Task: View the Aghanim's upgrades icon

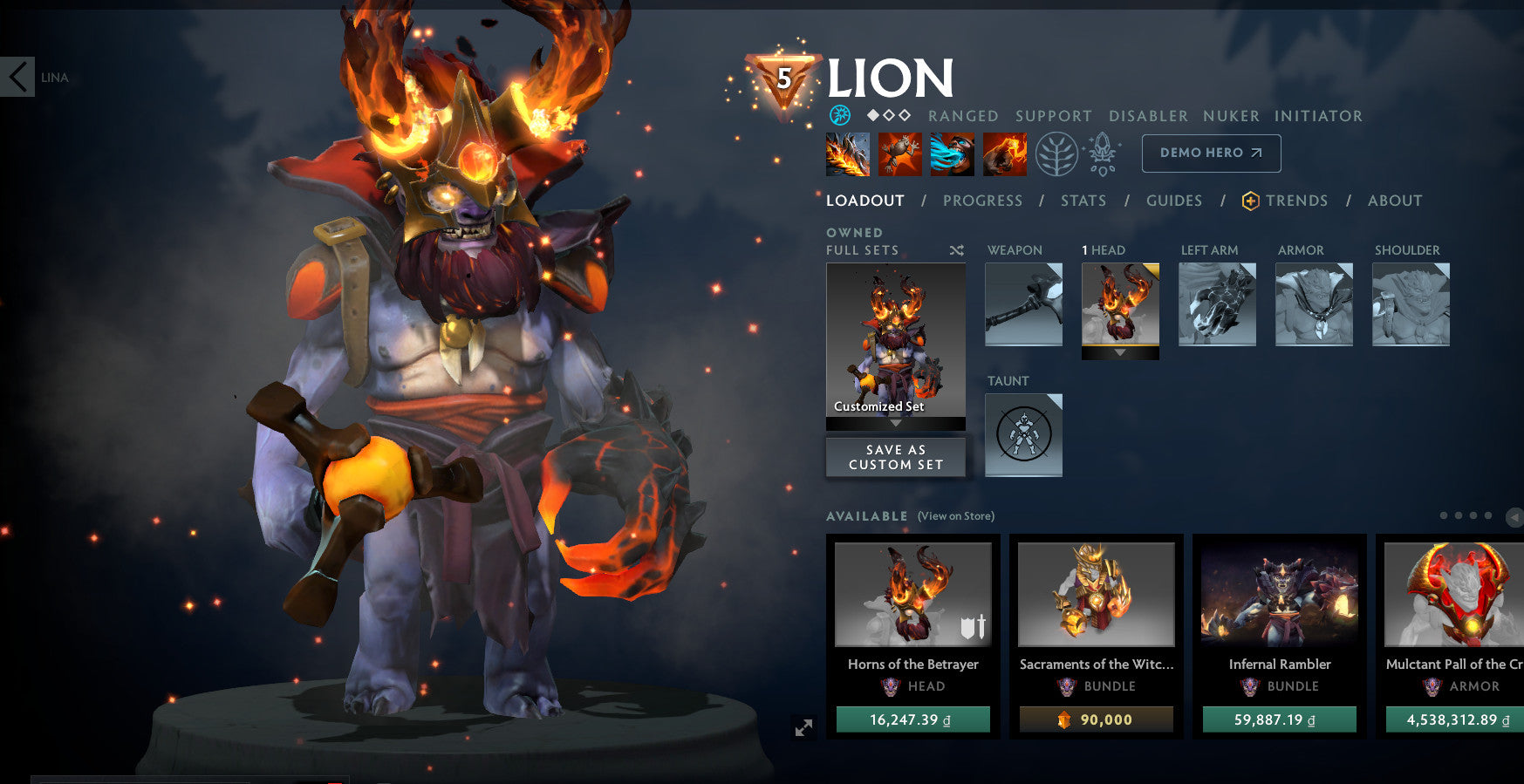Action: [1101, 153]
